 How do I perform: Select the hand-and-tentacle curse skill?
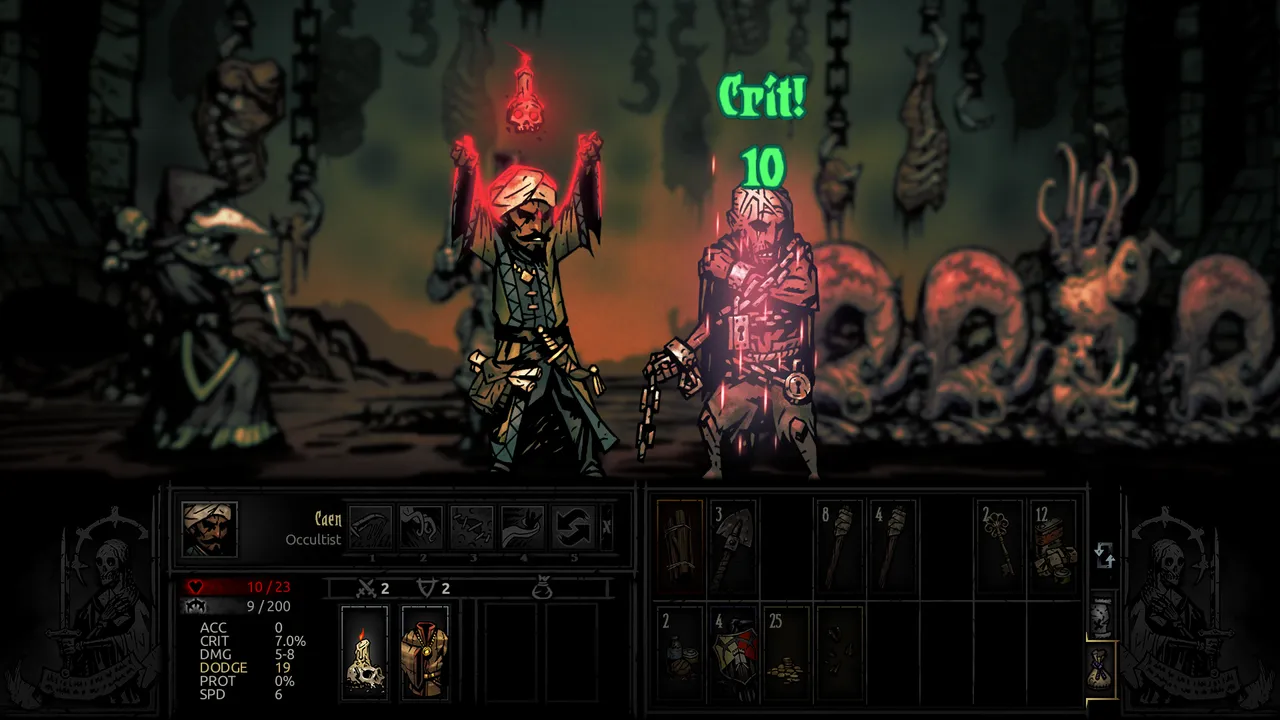pyautogui.click(x=523, y=527)
